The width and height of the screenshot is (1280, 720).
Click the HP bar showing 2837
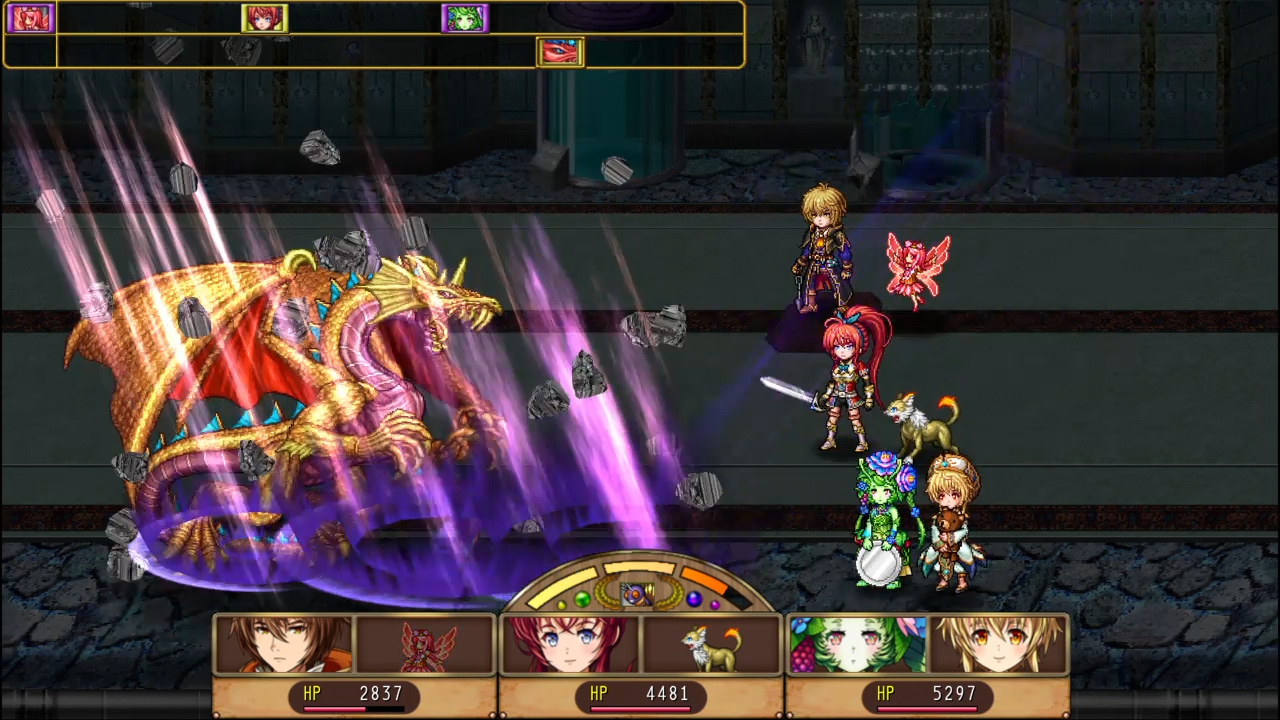click(x=355, y=693)
